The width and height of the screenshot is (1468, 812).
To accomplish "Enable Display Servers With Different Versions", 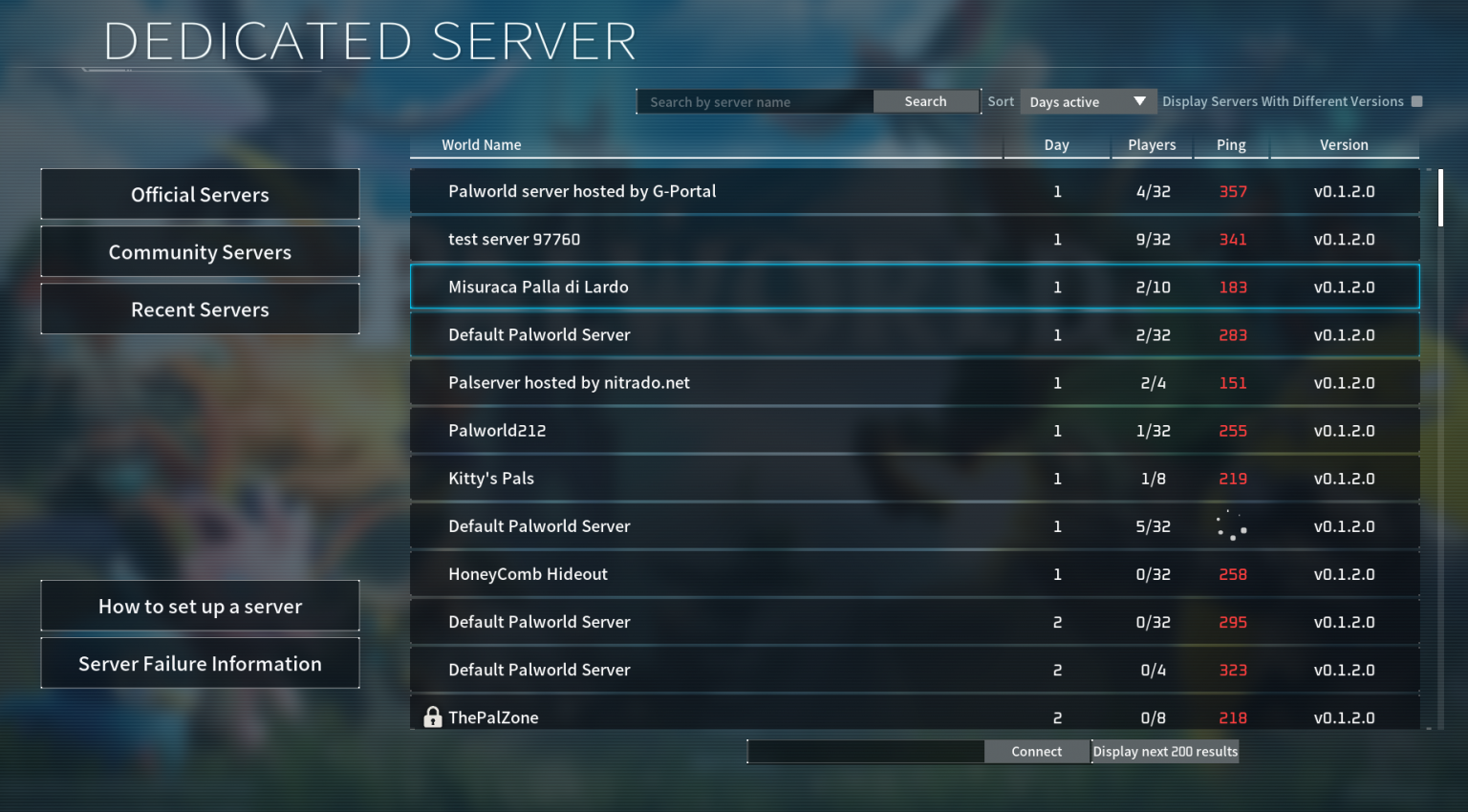I will [x=1417, y=100].
